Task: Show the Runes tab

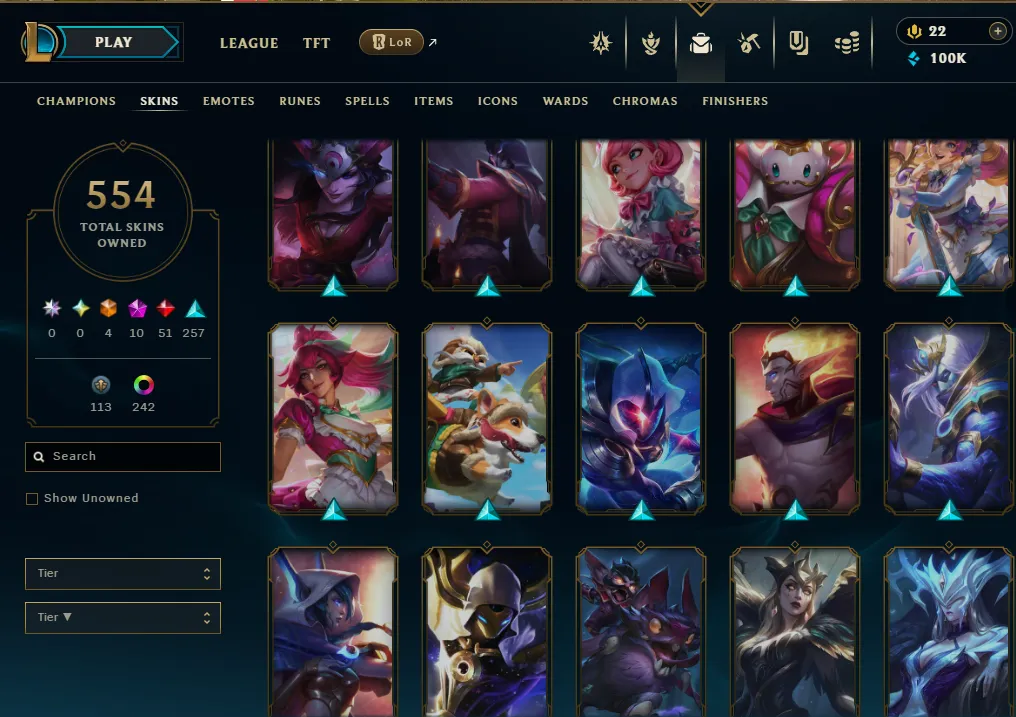Action: (300, 101)
